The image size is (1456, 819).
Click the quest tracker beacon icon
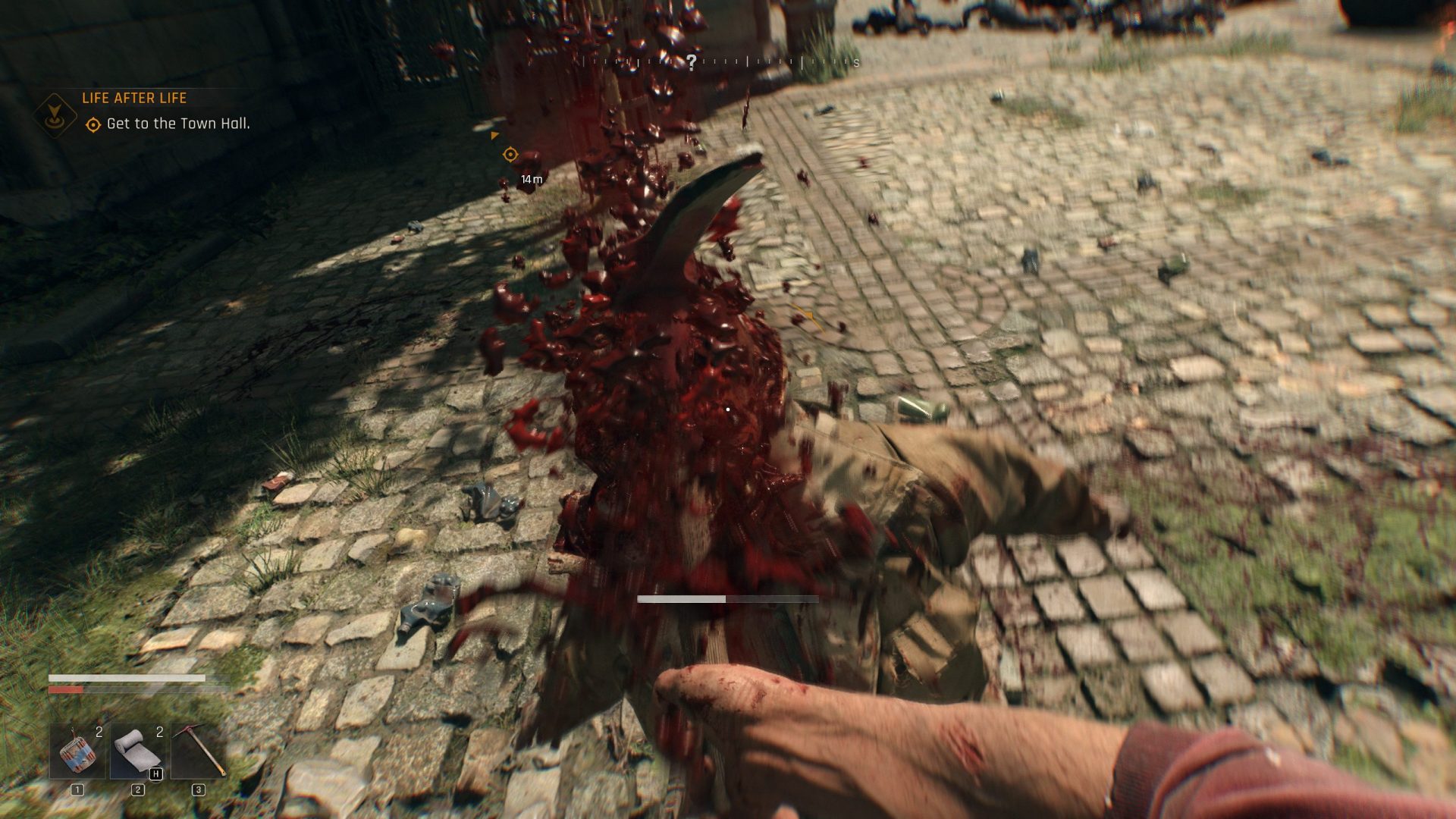coord(55,114)
